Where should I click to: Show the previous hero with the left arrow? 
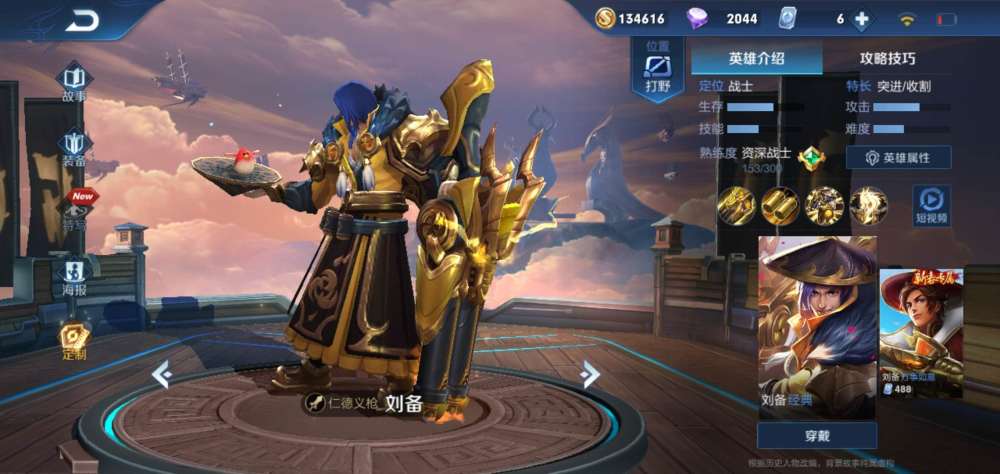click(x=162, y=375)
